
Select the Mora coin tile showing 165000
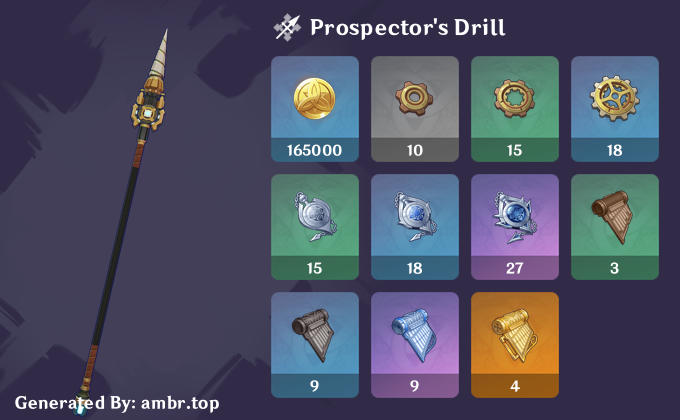click(x=315, y=108)
